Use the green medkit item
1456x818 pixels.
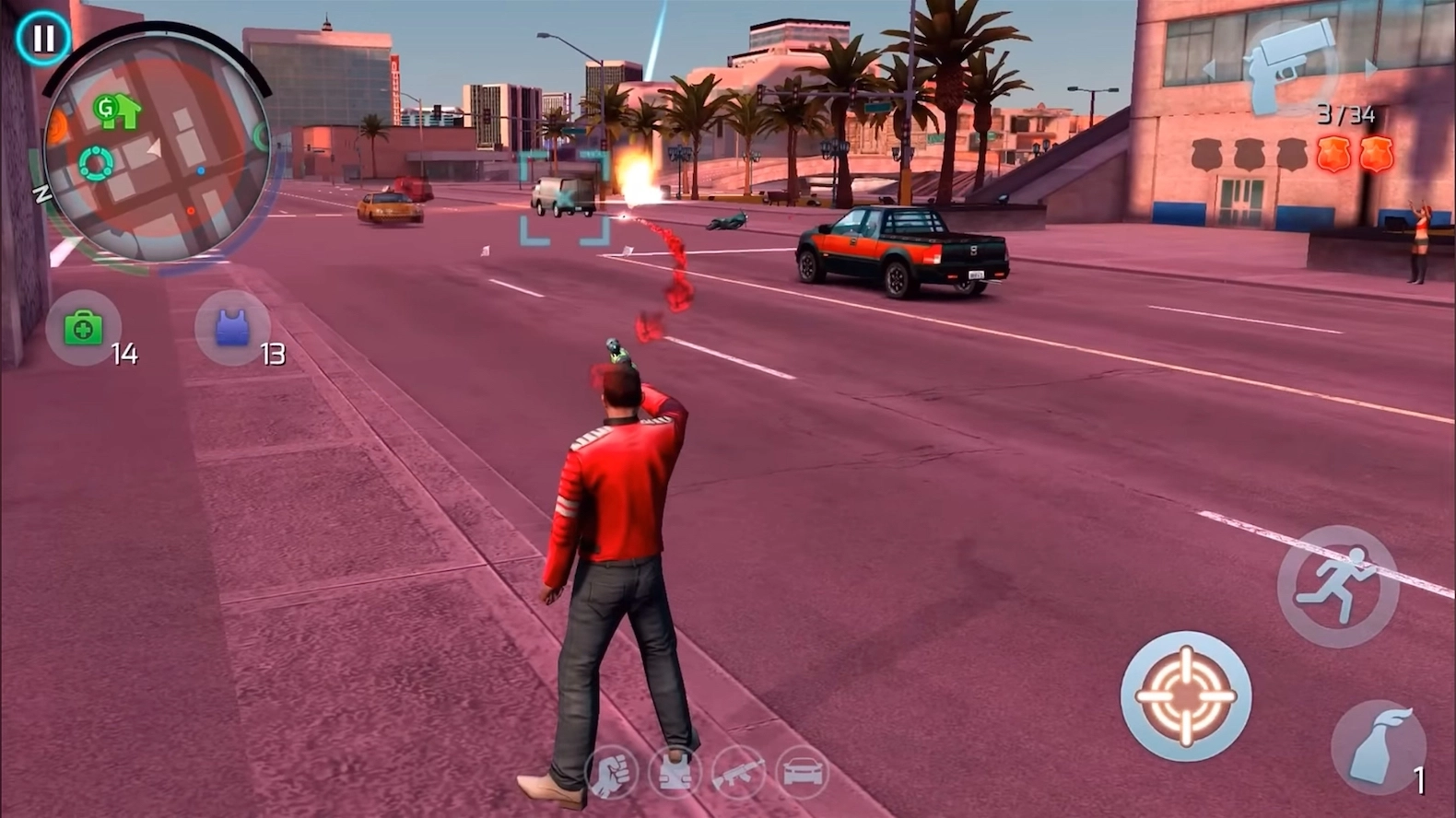[83, 328]
